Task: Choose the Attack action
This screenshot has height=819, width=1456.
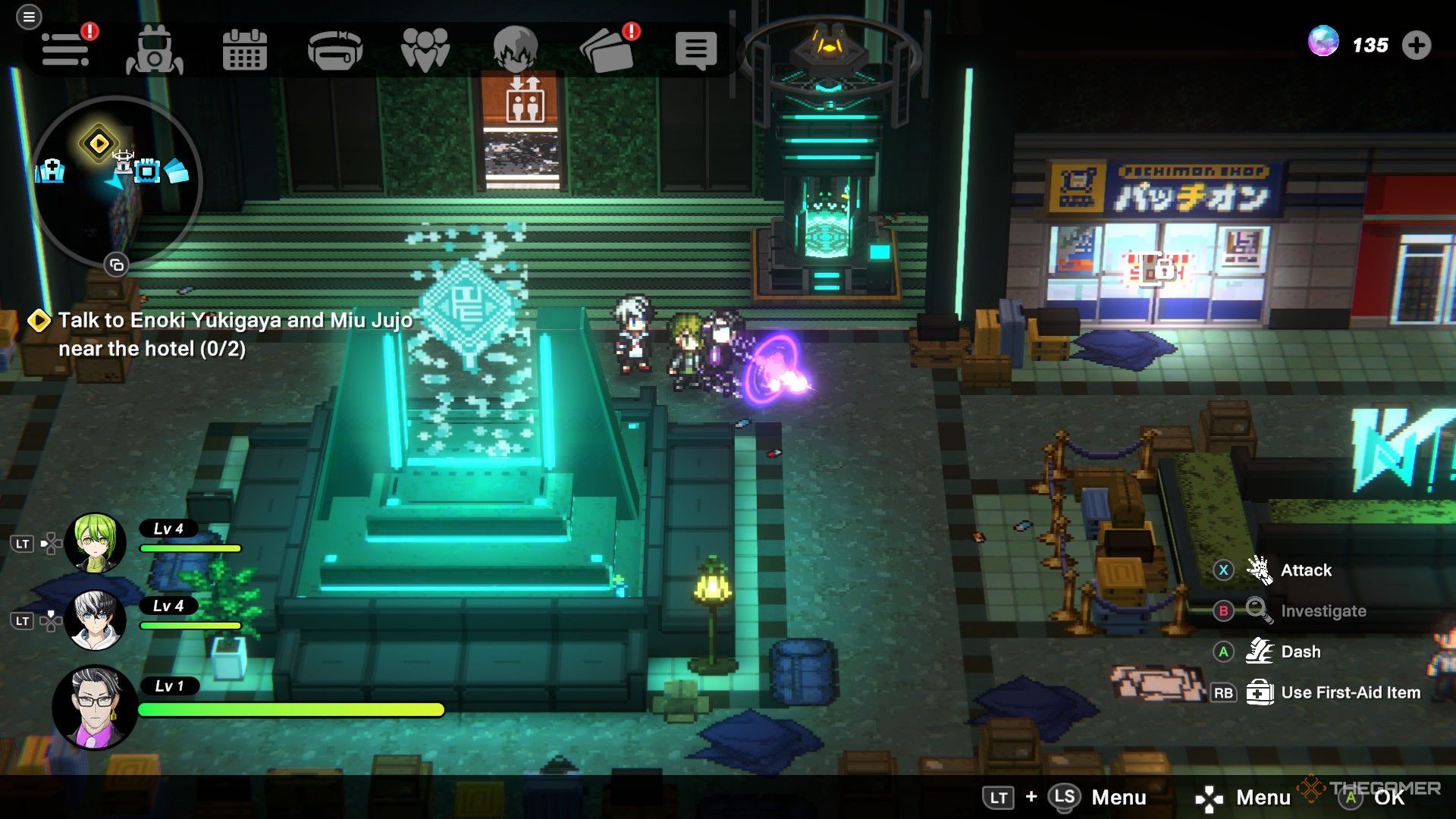Action: click(x=1305, y=570)
